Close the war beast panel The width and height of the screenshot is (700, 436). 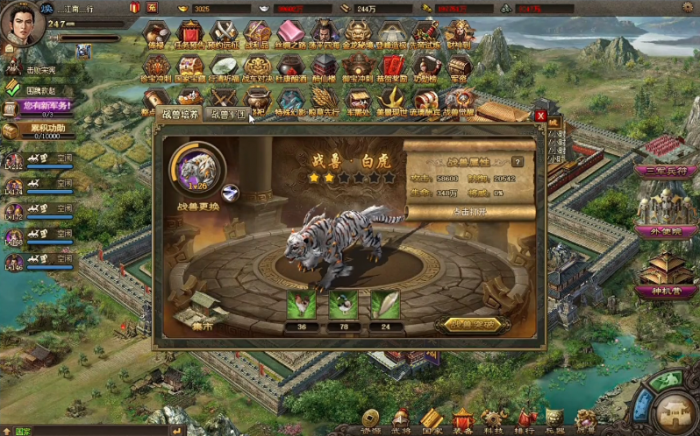click(541, 116)
